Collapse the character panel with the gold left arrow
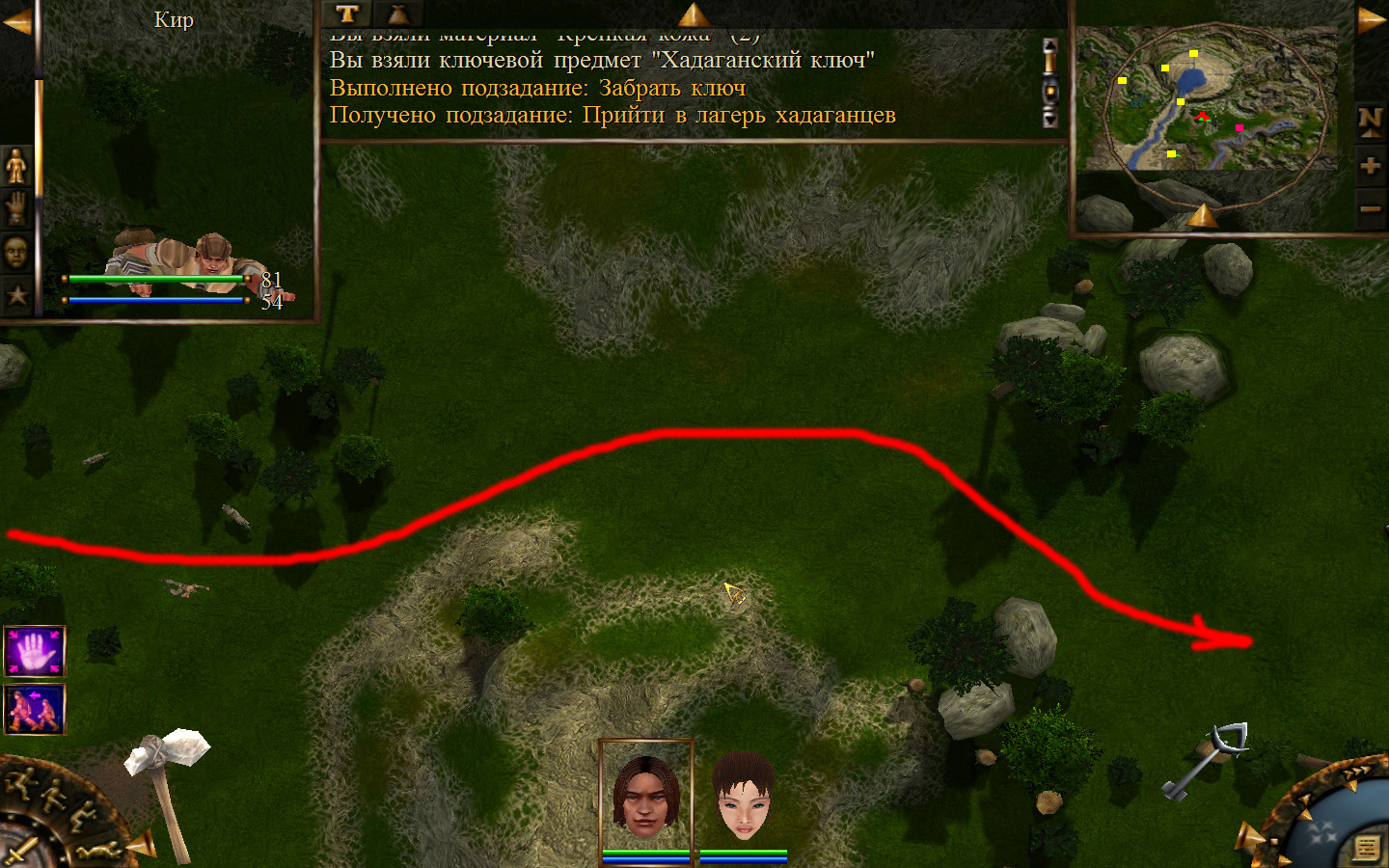The width and height of the screenshot is (1389, 868). [16, 22]
